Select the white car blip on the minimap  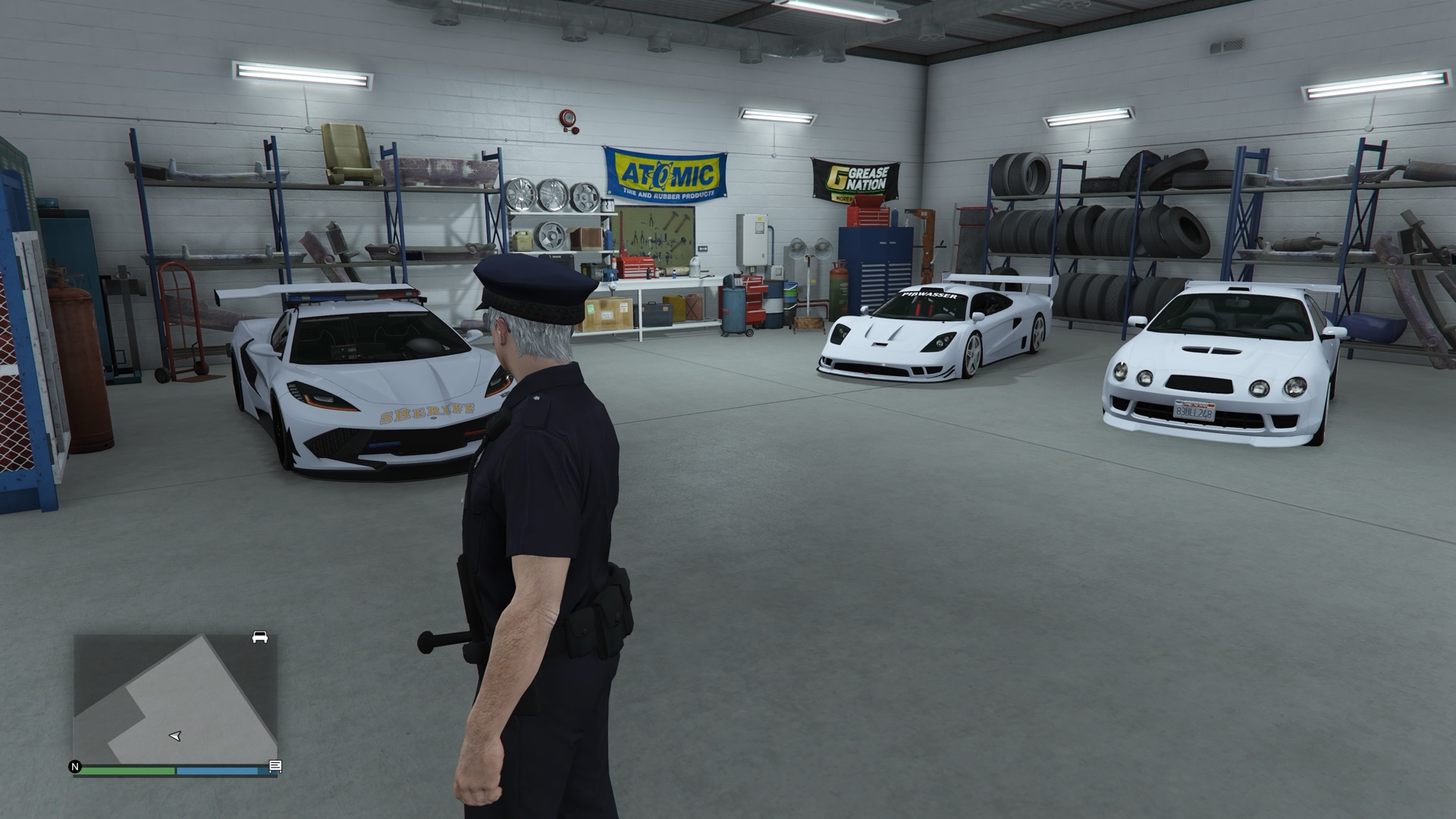259,637
